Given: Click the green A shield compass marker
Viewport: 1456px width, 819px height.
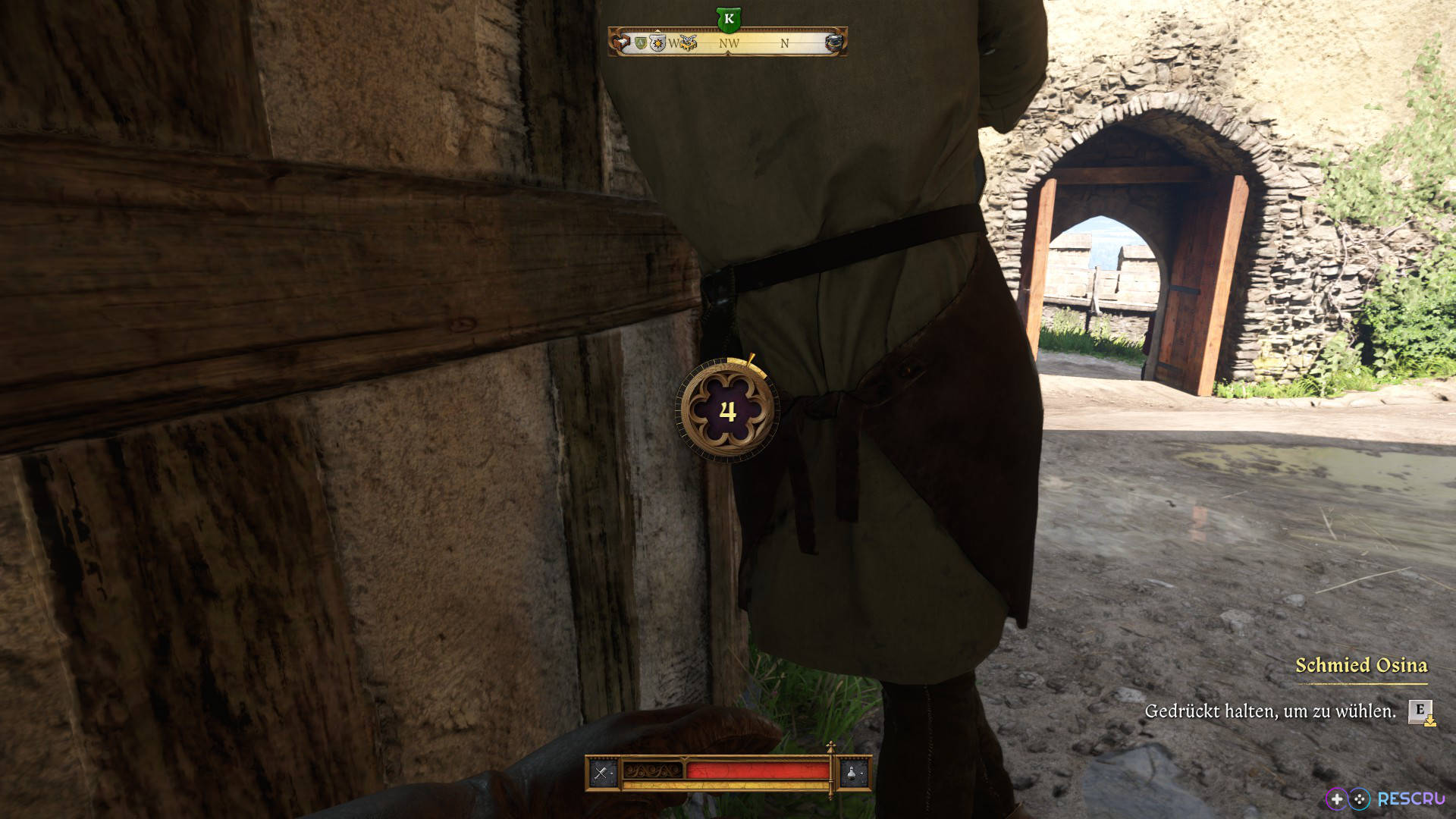Looking at the screenshot, I should click(x=641, y=43).
